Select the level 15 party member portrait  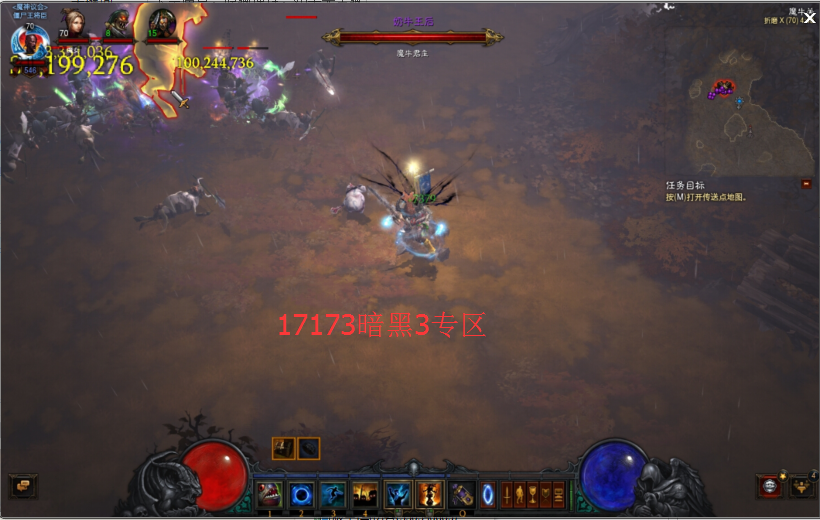pos(161,24)
